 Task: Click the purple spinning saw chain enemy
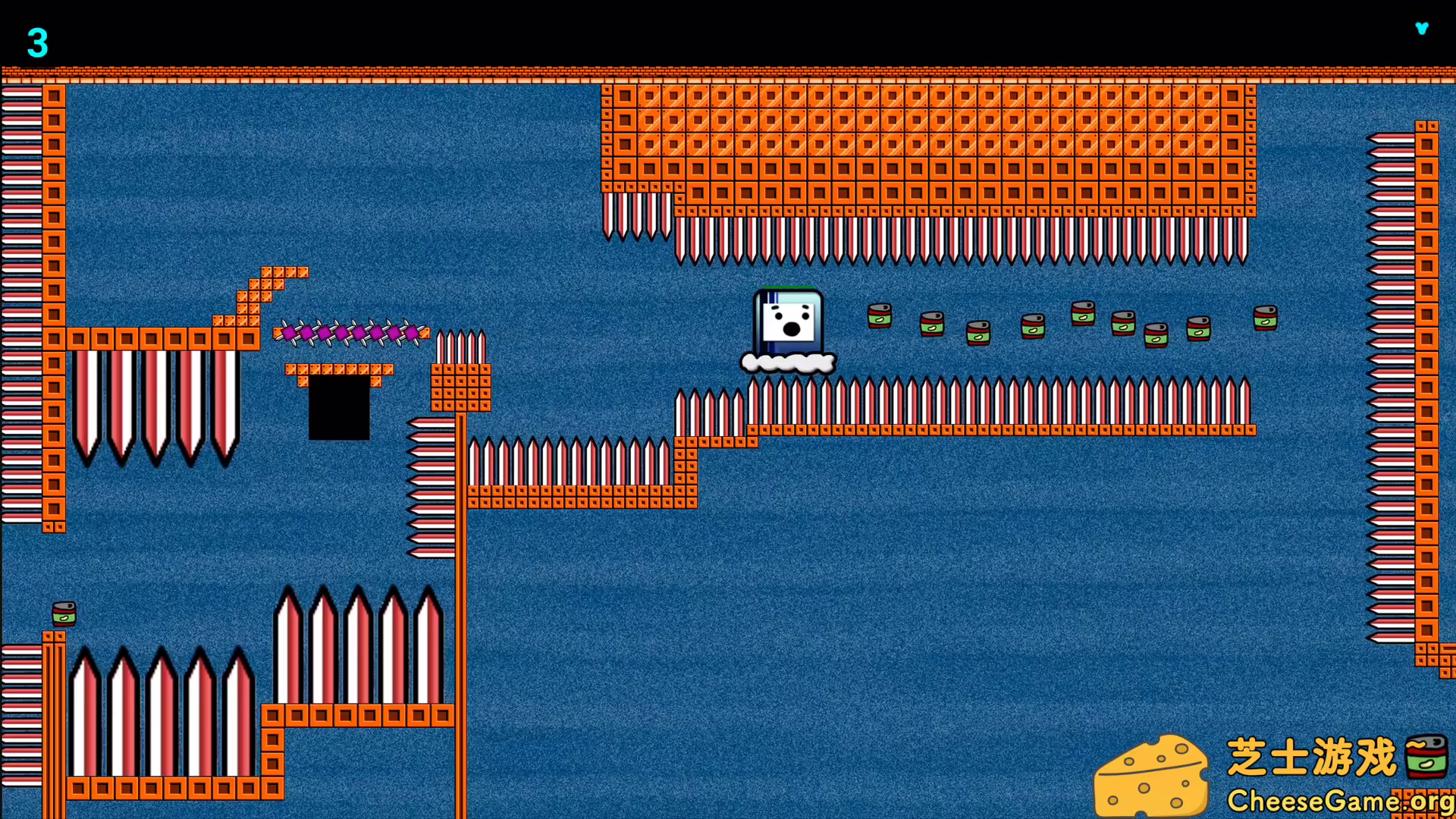(x=350, y=332)
